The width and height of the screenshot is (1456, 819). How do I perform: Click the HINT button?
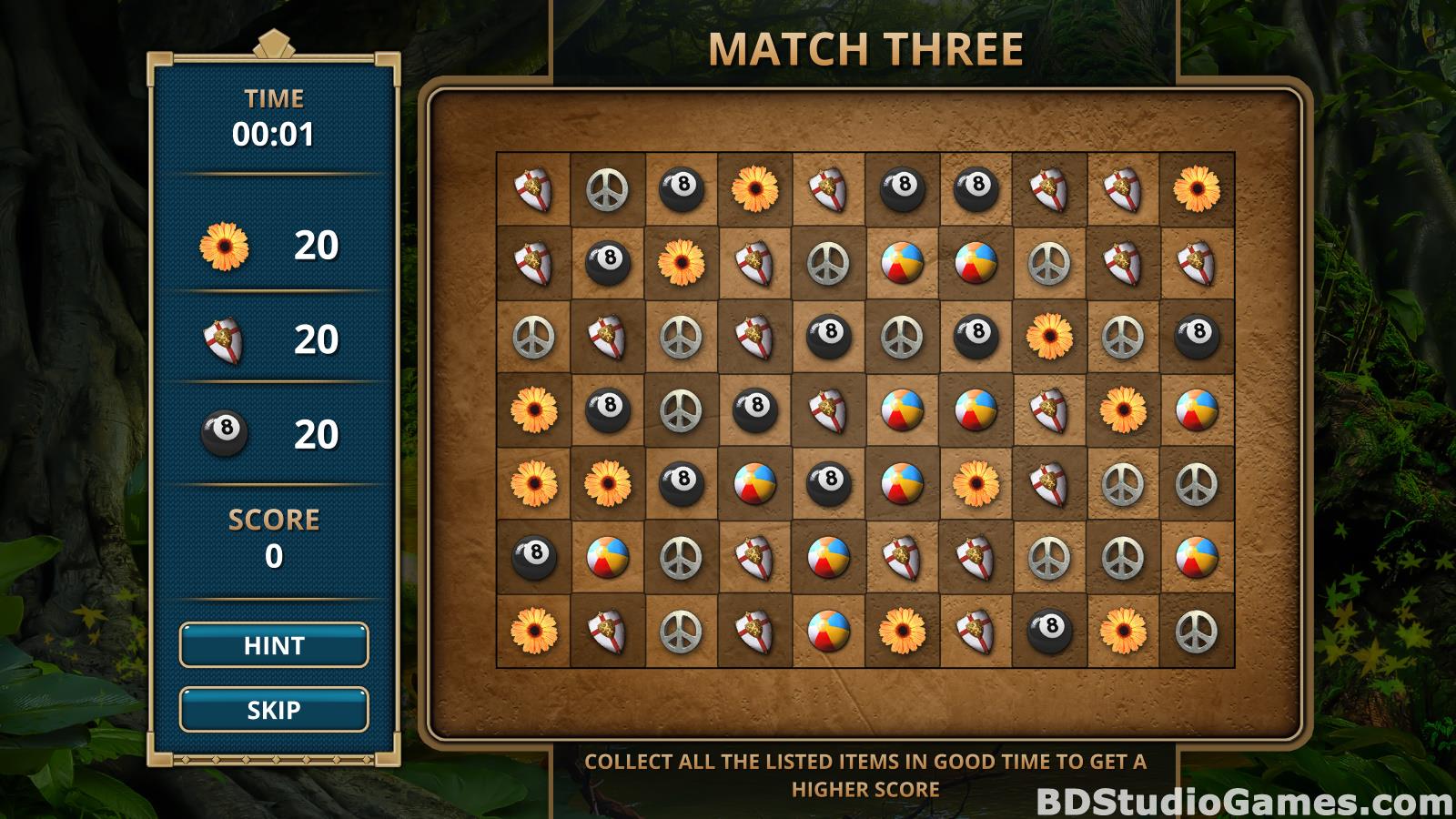(274, 645)
